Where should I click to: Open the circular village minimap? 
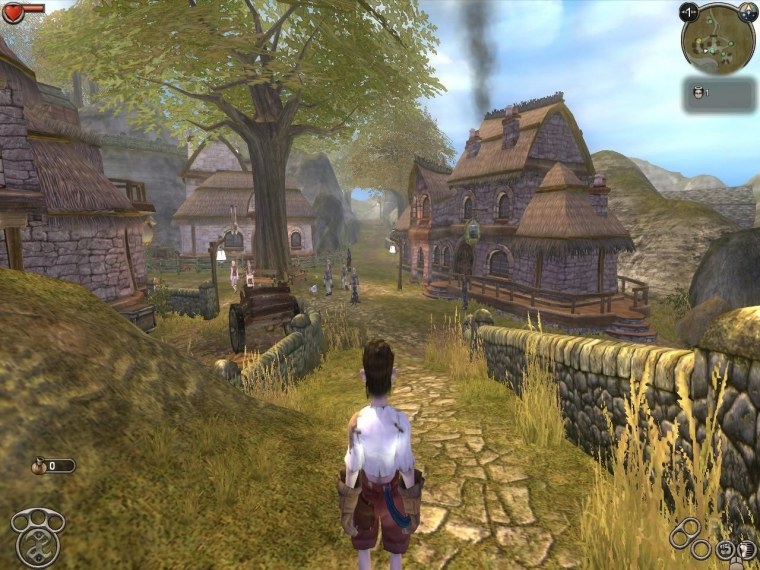717,39
